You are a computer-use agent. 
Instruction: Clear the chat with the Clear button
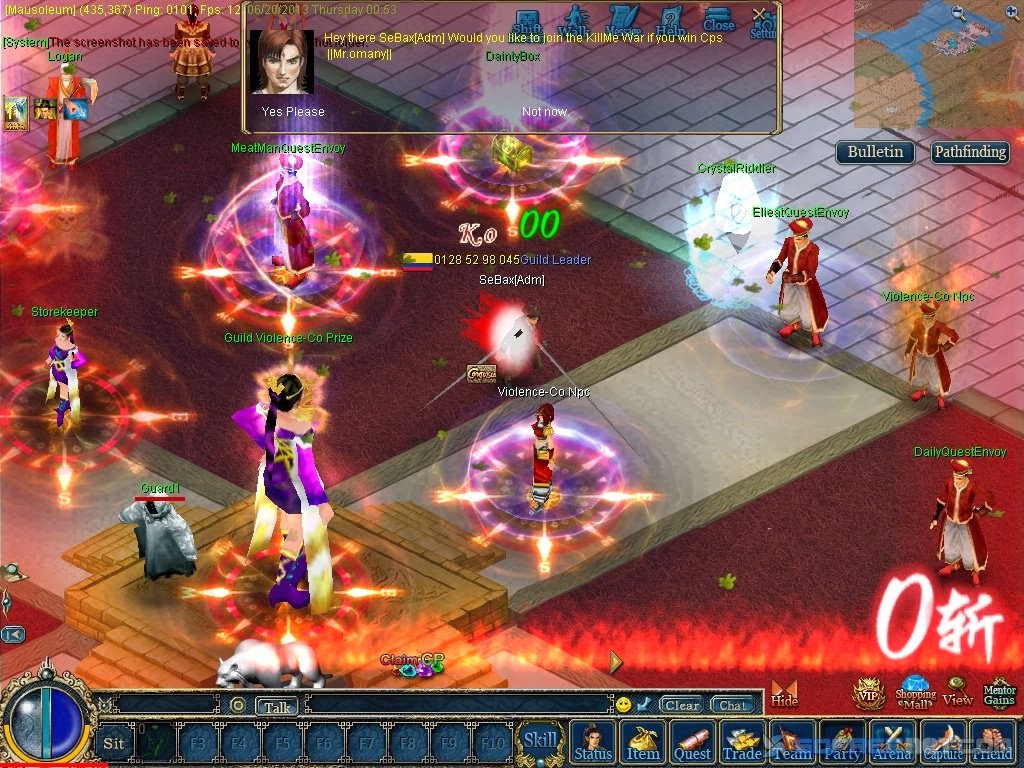tap(681, 705)
